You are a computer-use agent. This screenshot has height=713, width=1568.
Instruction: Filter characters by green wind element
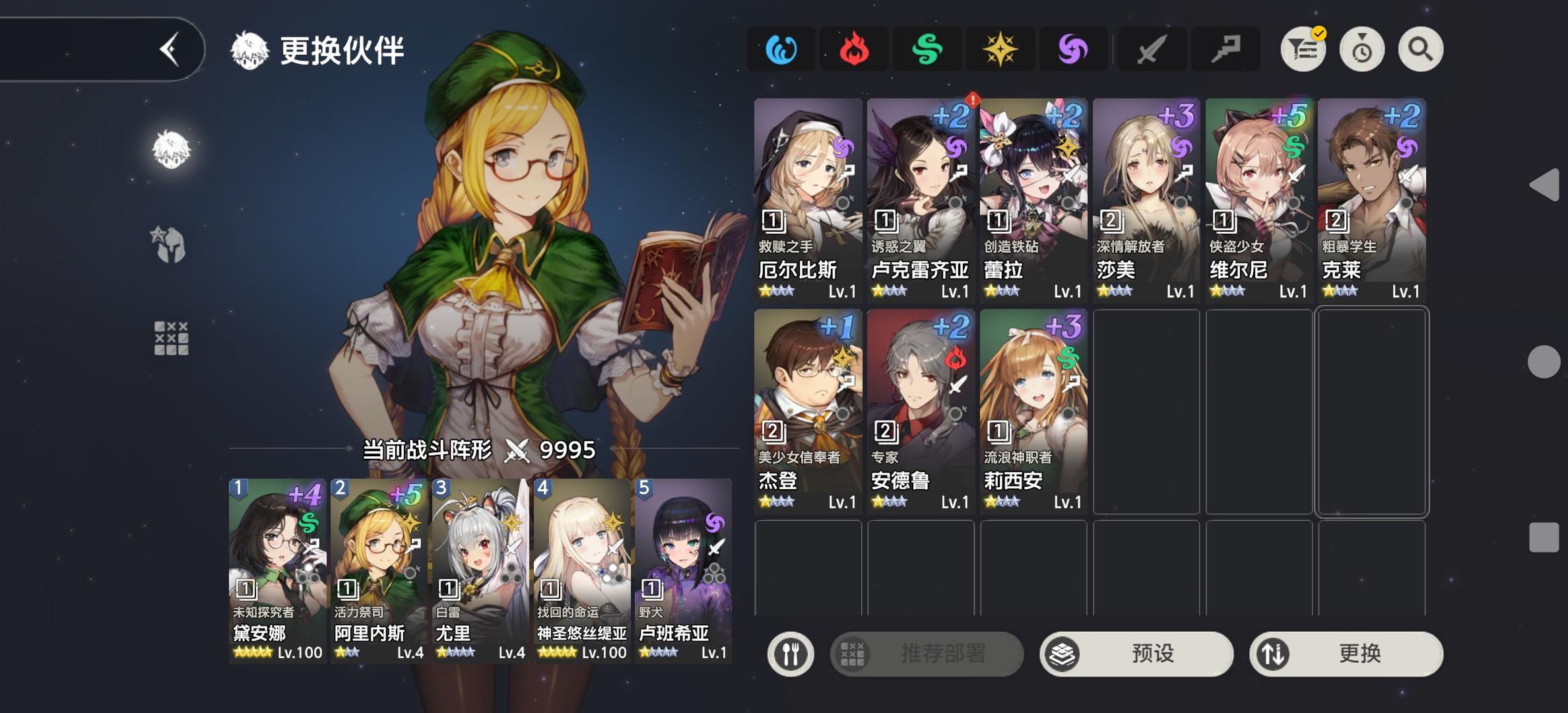[x=929, y=48]
